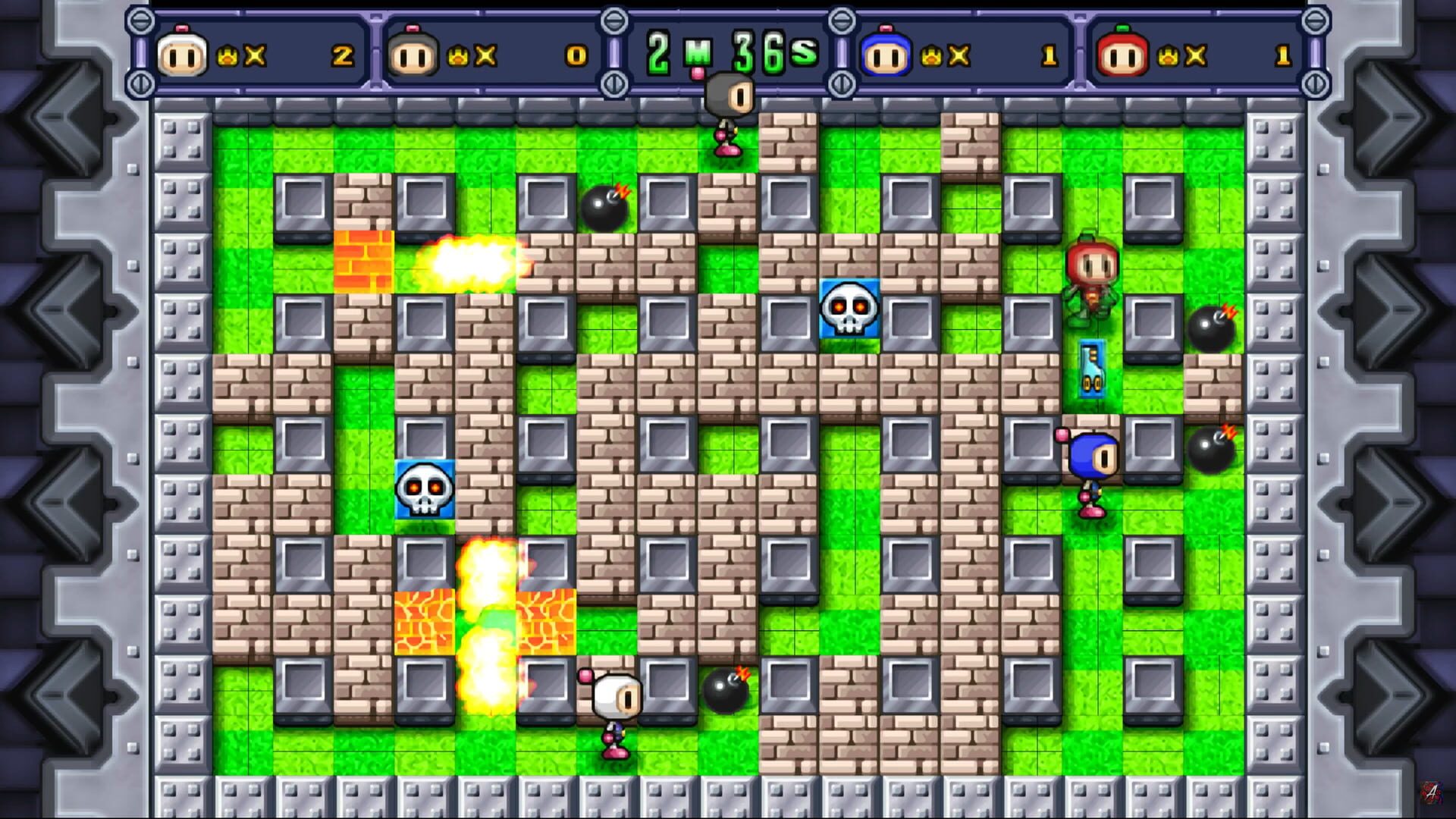This screenshot has height=819, width=1456.
Task: Select the black Bomberman portrait in the HUD
Action: pyautogui.click(x=413, y=55)
